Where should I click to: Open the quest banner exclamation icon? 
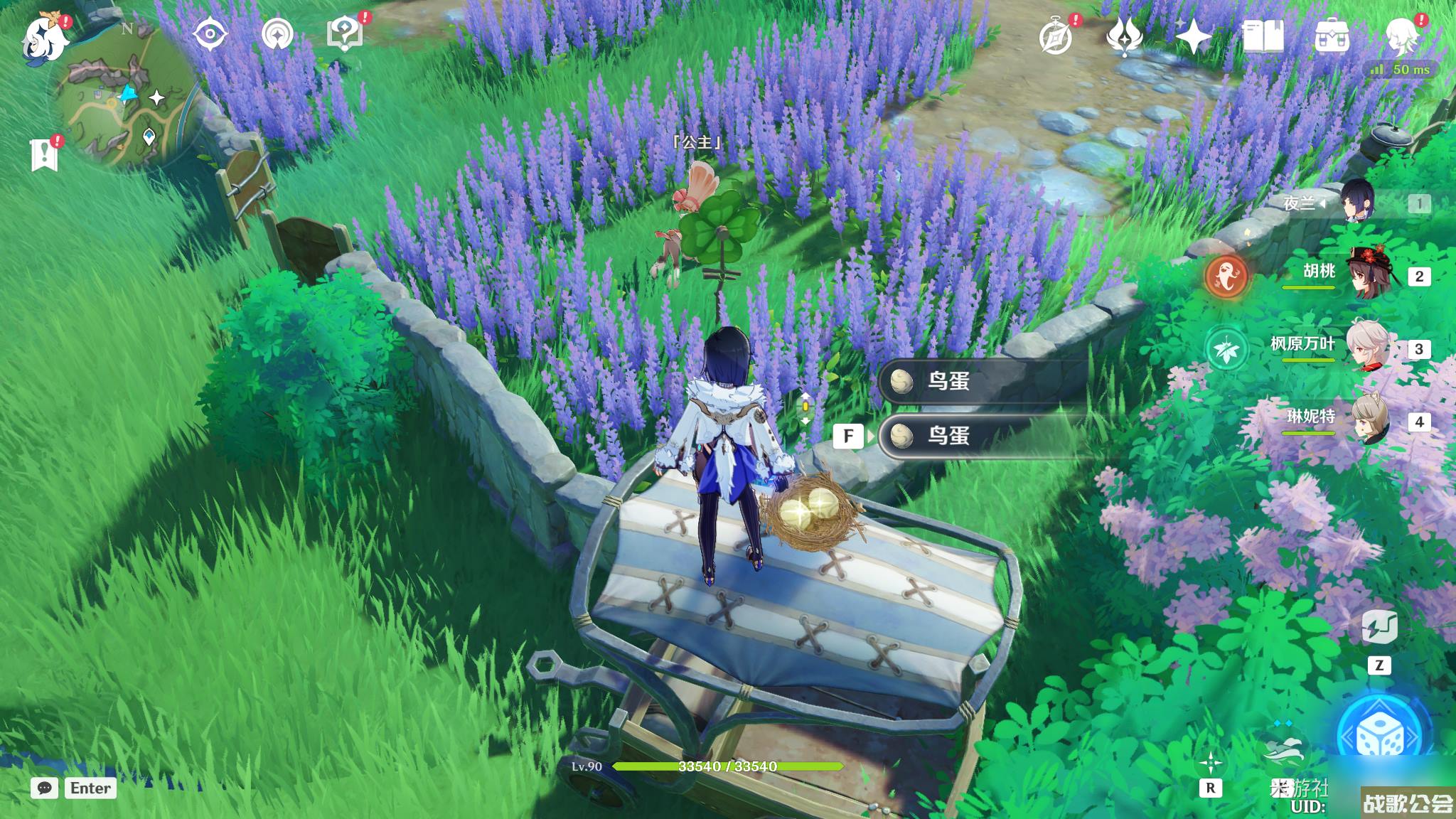click(44, 154)
